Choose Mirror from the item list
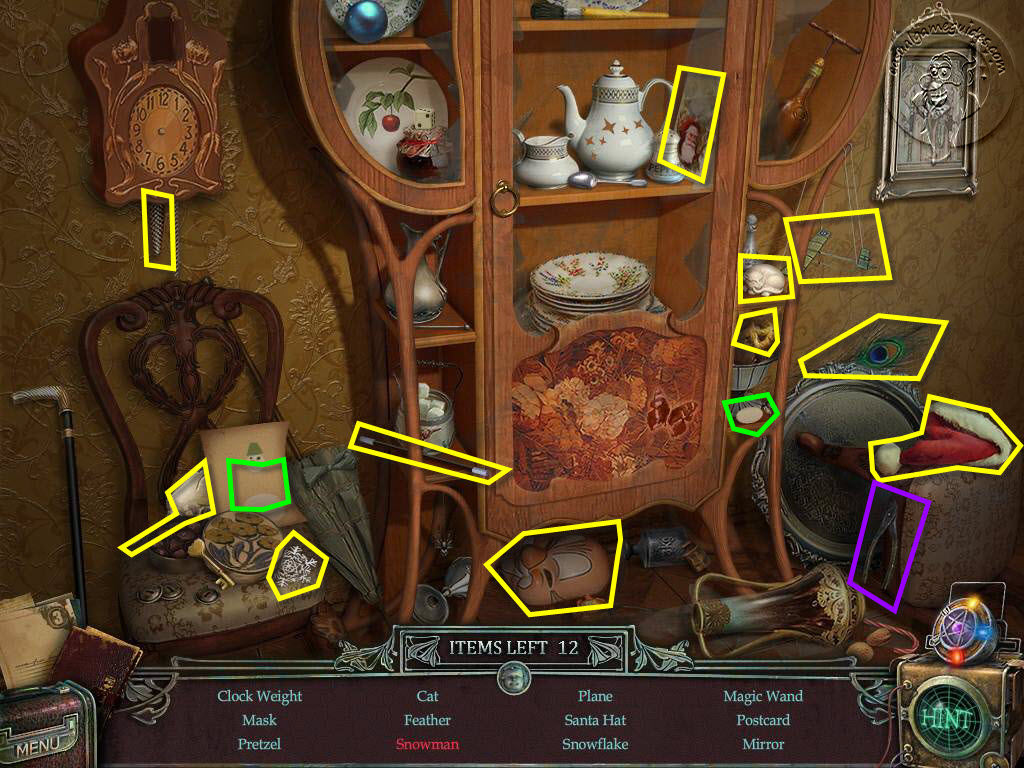Image resolution: width=1024 pixels, height=768 pixels. click(763, 744)
